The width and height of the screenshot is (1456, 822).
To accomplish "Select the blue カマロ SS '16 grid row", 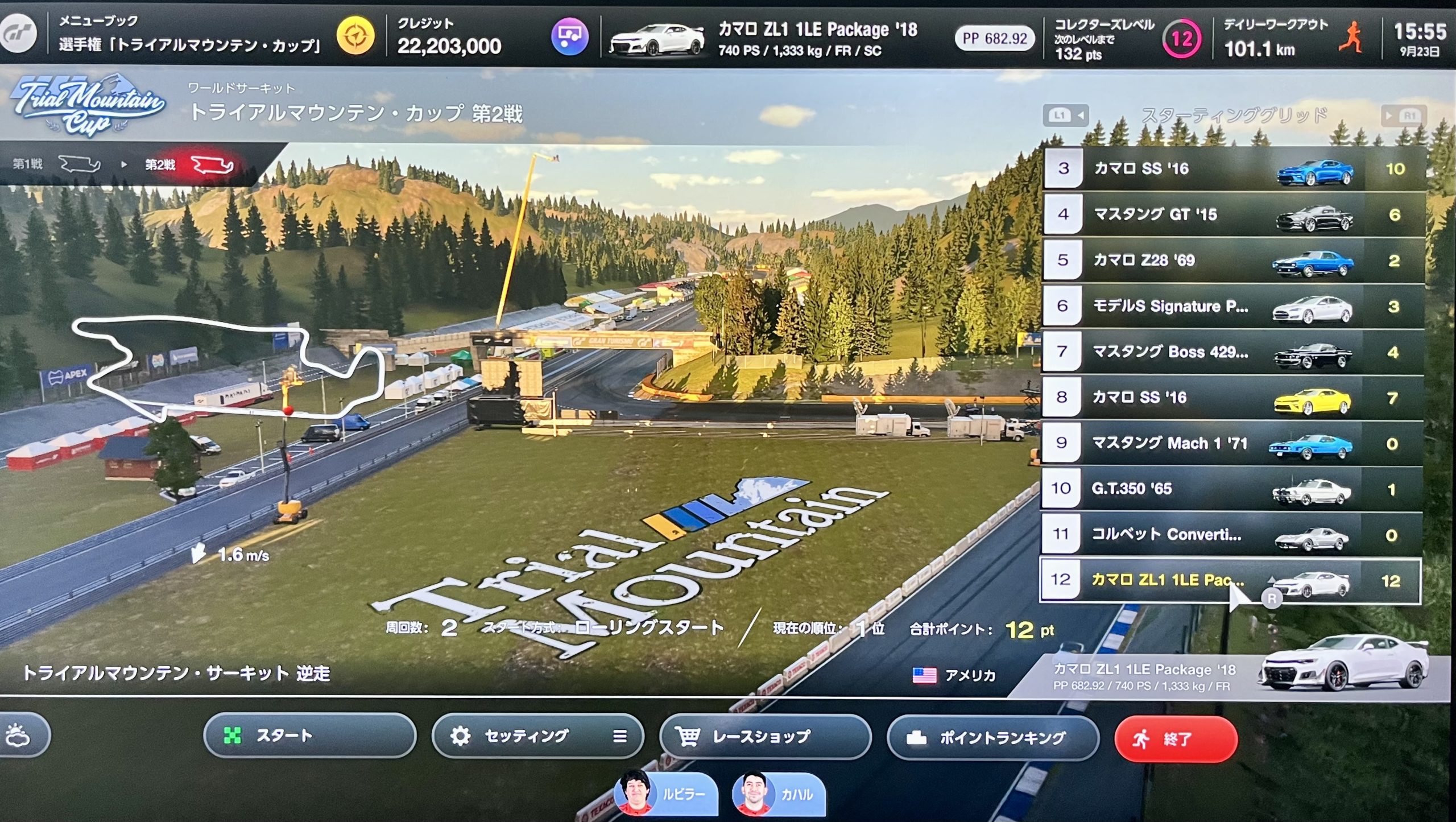I will 1233,169.
